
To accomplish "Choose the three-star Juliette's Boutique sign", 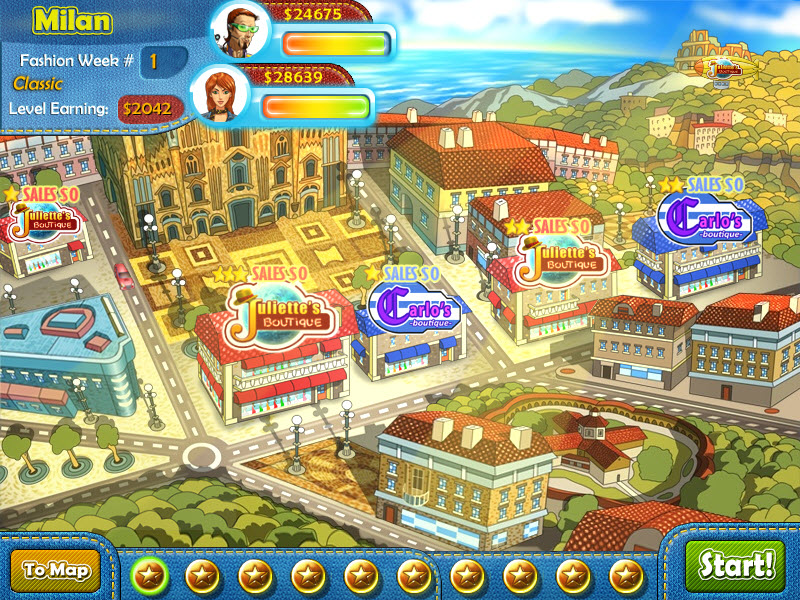I will (x=276, y=313).
